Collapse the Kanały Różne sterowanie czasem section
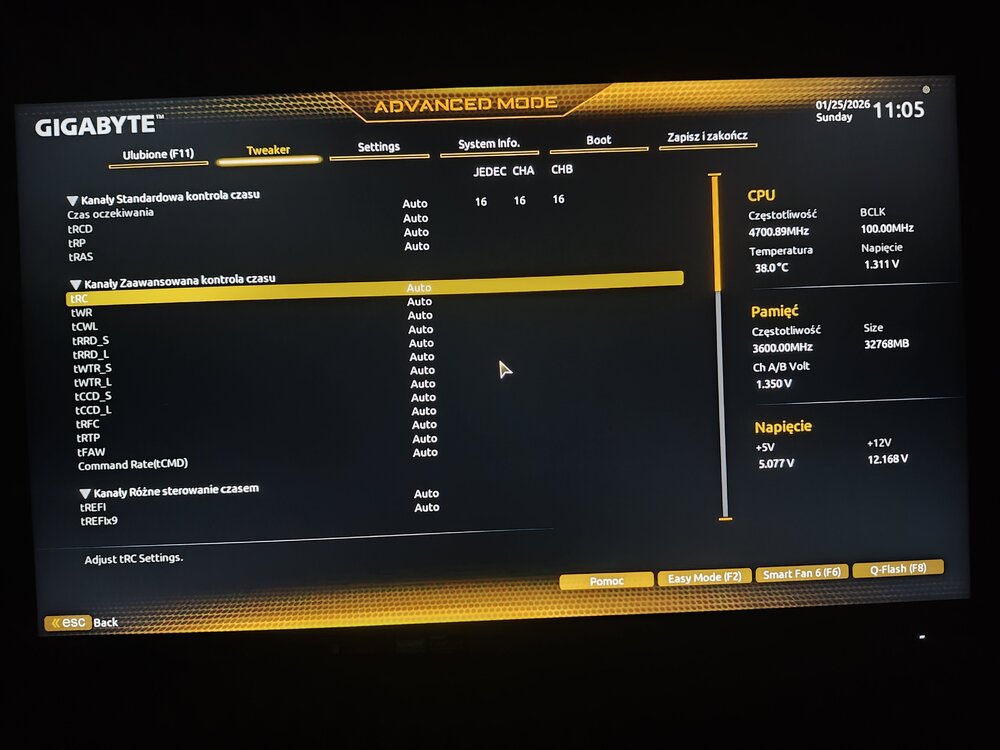1000x750 pixels. (85, 493)
